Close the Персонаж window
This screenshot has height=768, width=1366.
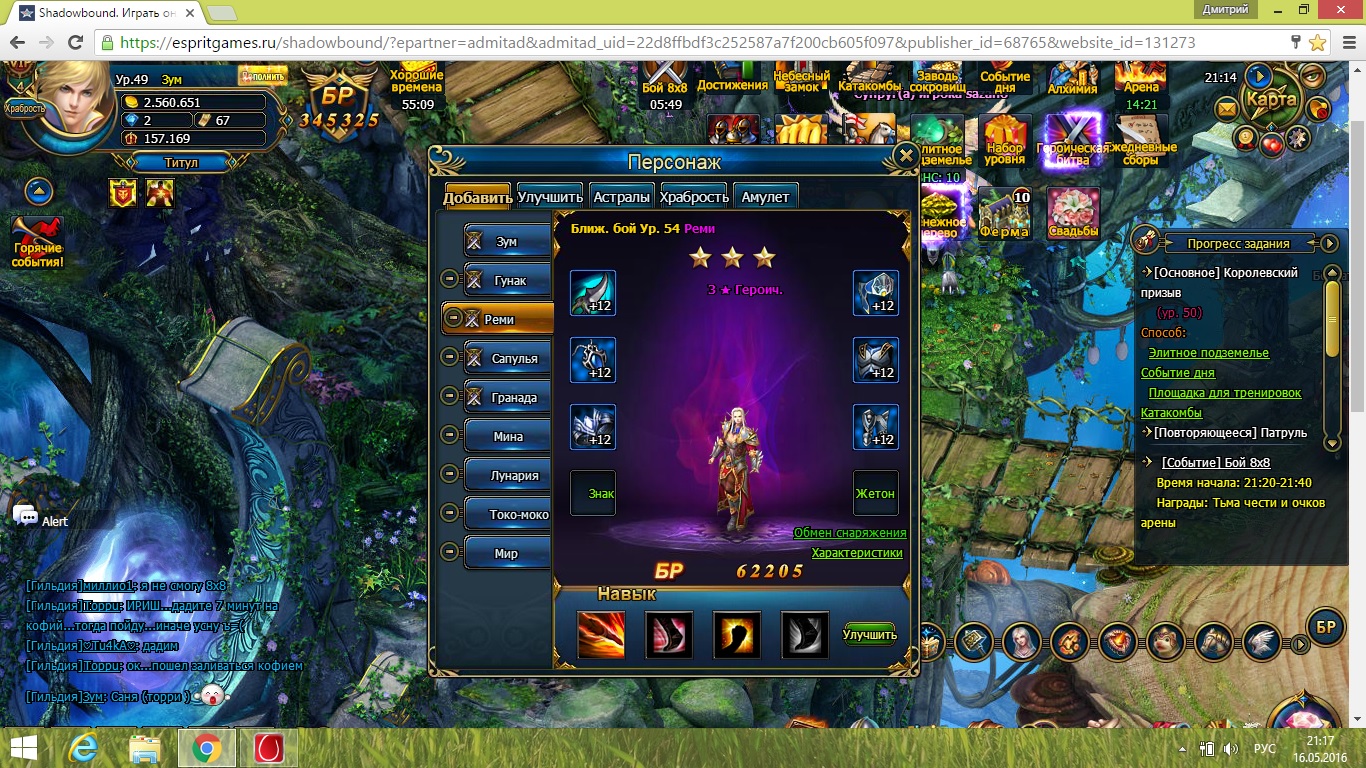click(905, 156)
